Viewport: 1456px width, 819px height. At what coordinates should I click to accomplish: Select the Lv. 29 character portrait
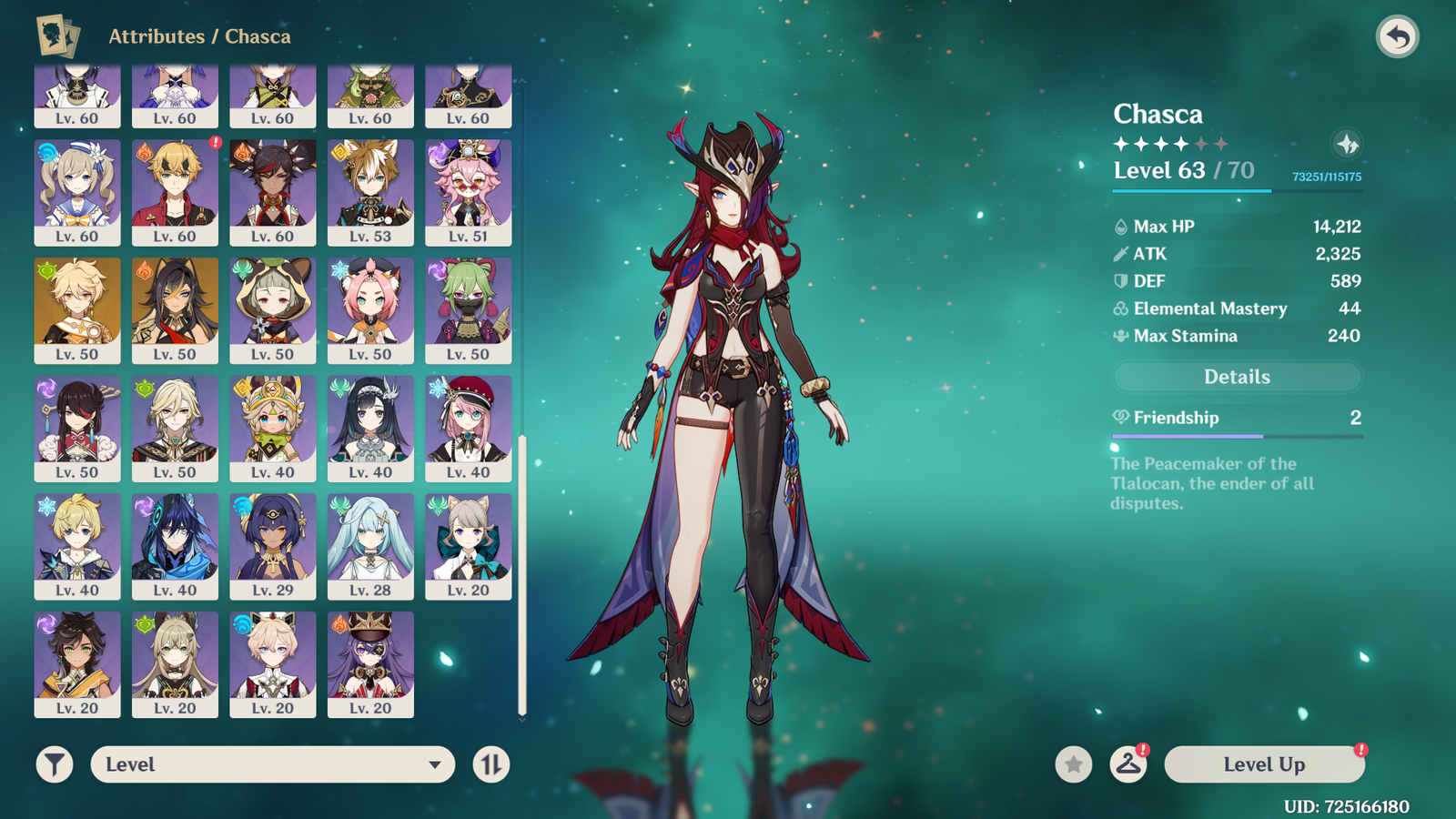coord(272,546)
